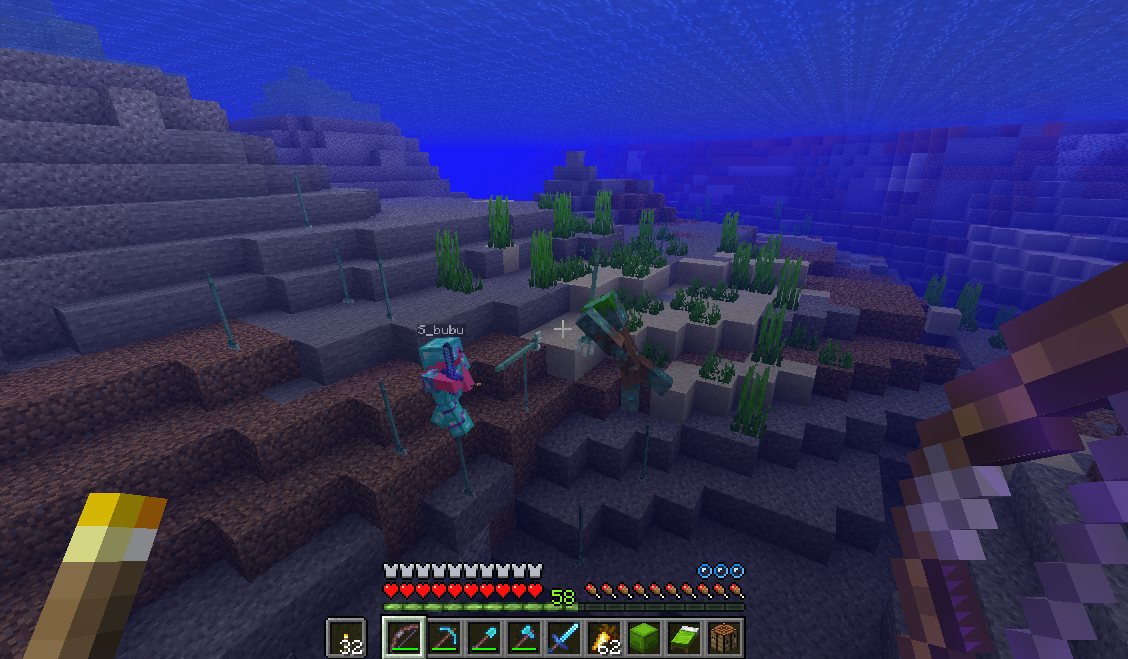Select the diamond pickaxe slot
1128x659 pixels.
pyautogui.click(x=443, y=637)
